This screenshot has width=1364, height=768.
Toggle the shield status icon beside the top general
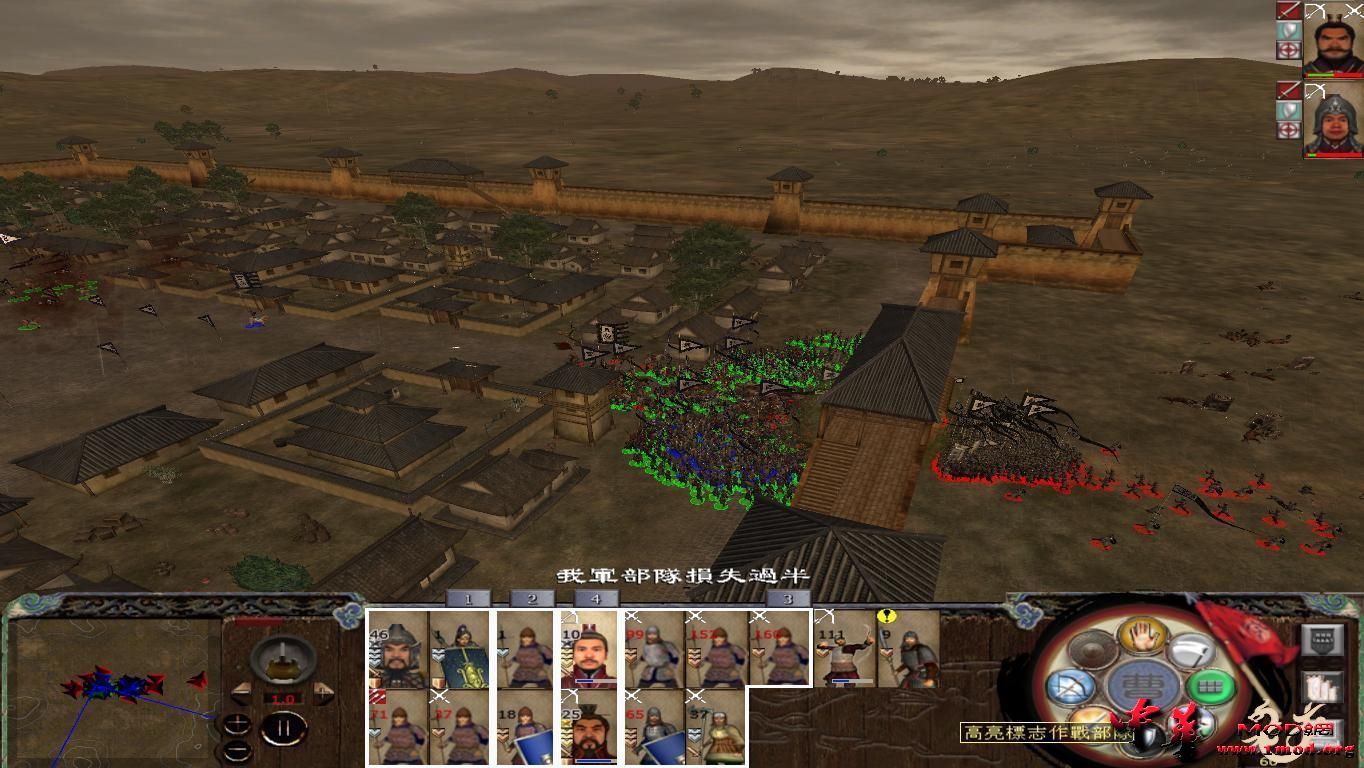coord(1289,29)
